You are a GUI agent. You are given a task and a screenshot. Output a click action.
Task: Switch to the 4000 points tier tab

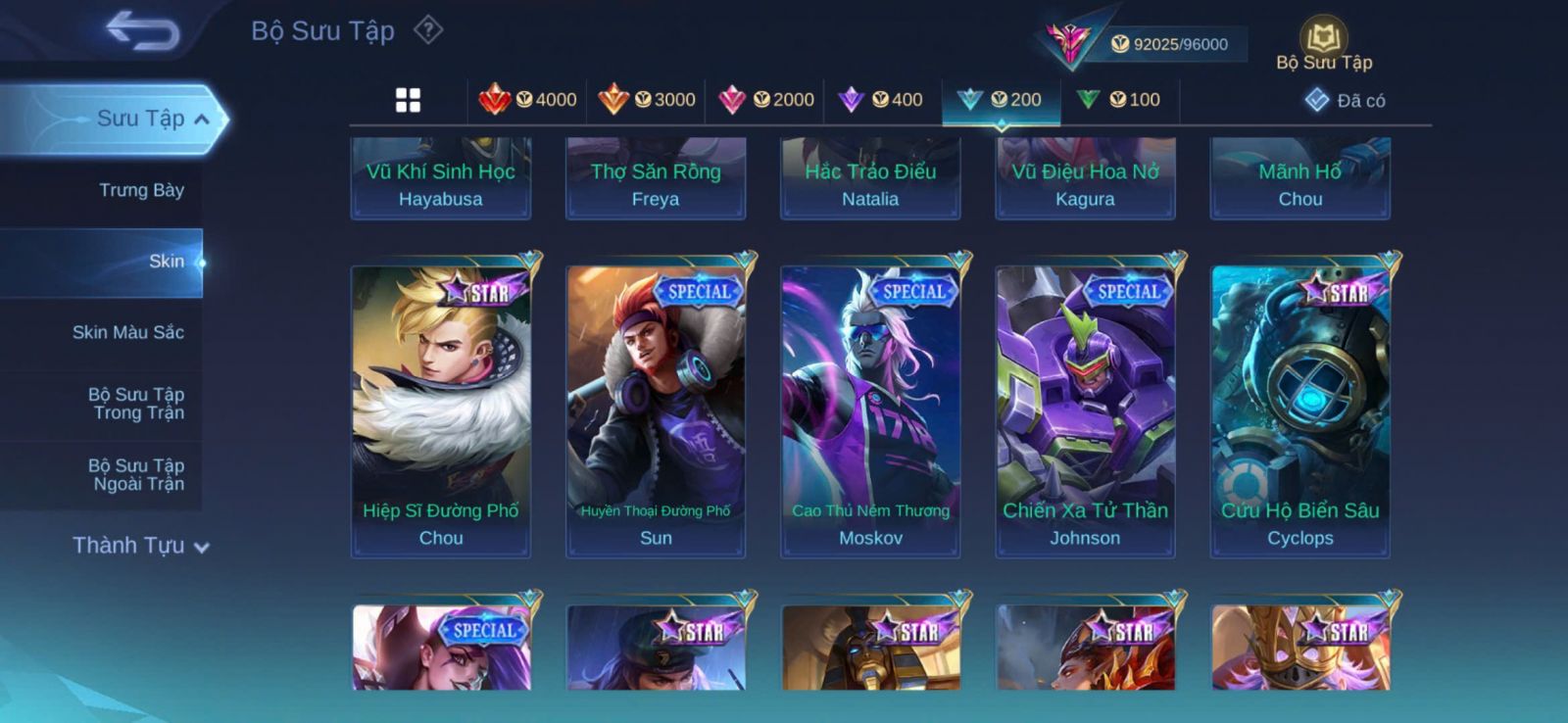(527, 100)
